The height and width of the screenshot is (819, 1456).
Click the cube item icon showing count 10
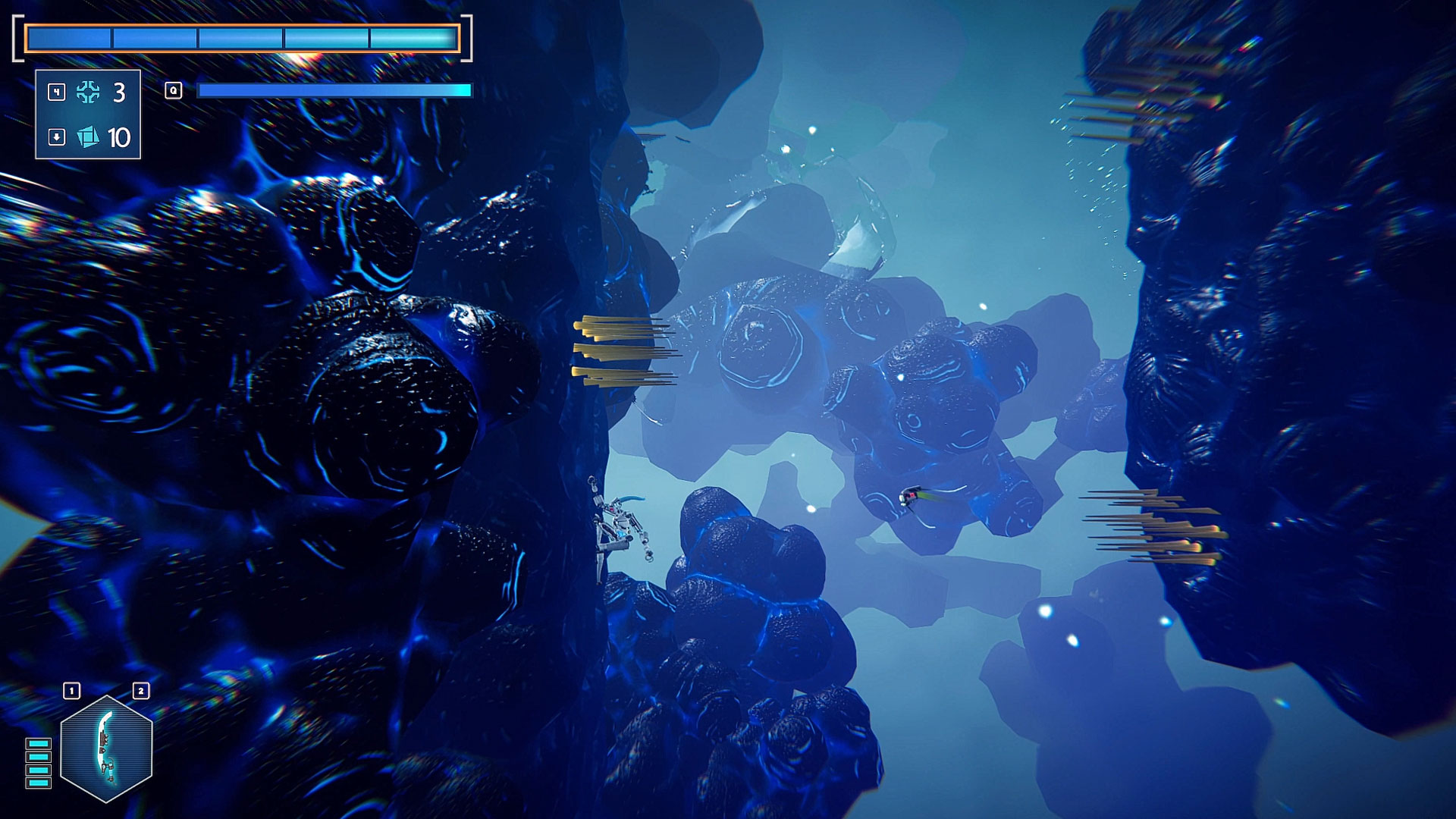(x=89, y=138)
